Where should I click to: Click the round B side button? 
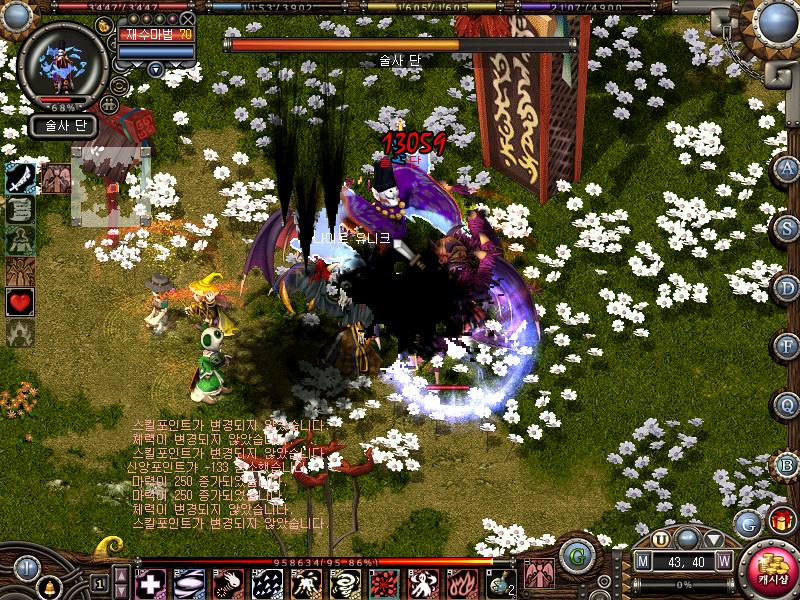click(787, 464)
